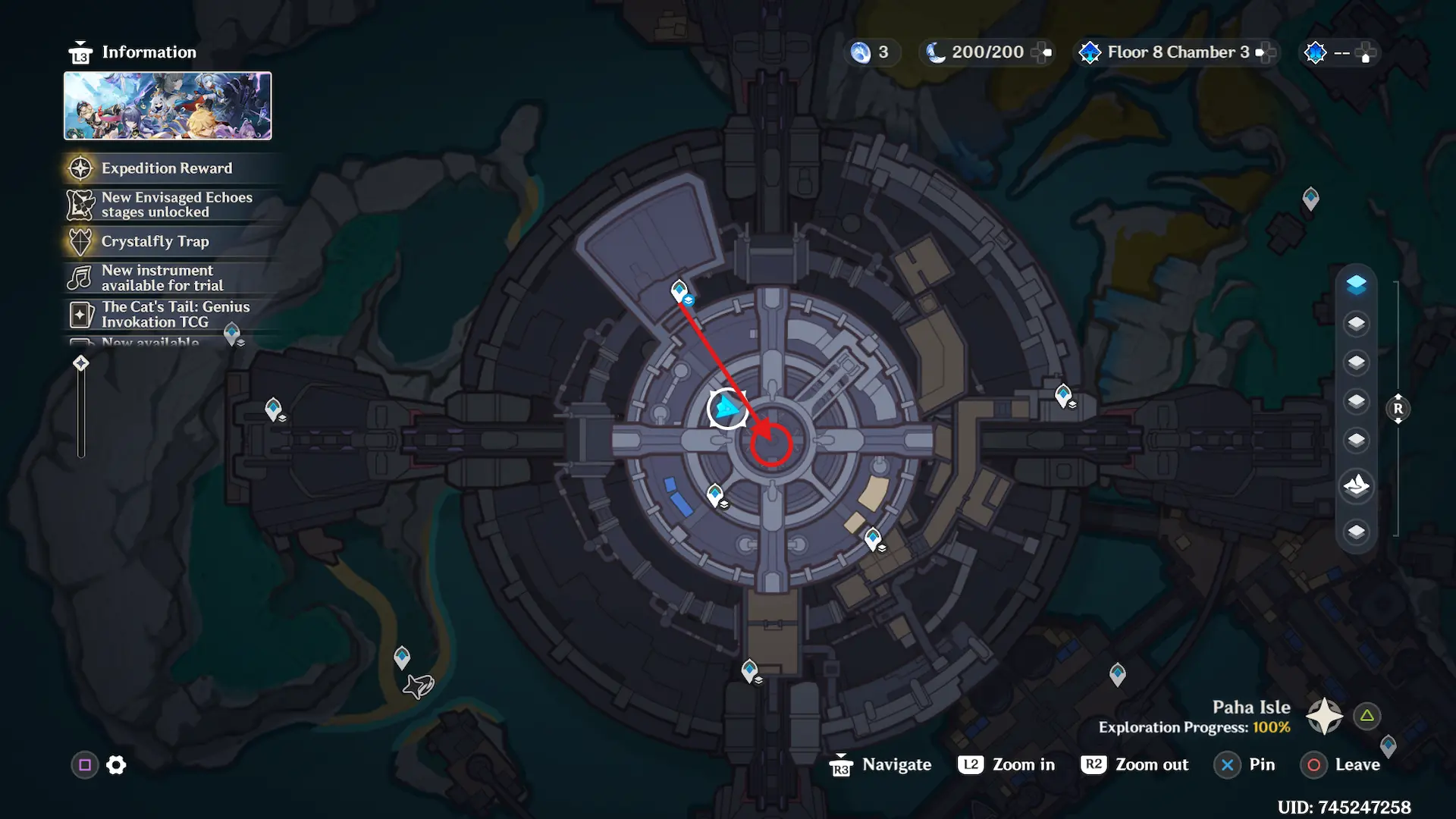Image resolution: width=1456 pixels, height=819 pixels.
Task: Click the Paha Isle four-pointed star icon
Action: click(1324, 716)
